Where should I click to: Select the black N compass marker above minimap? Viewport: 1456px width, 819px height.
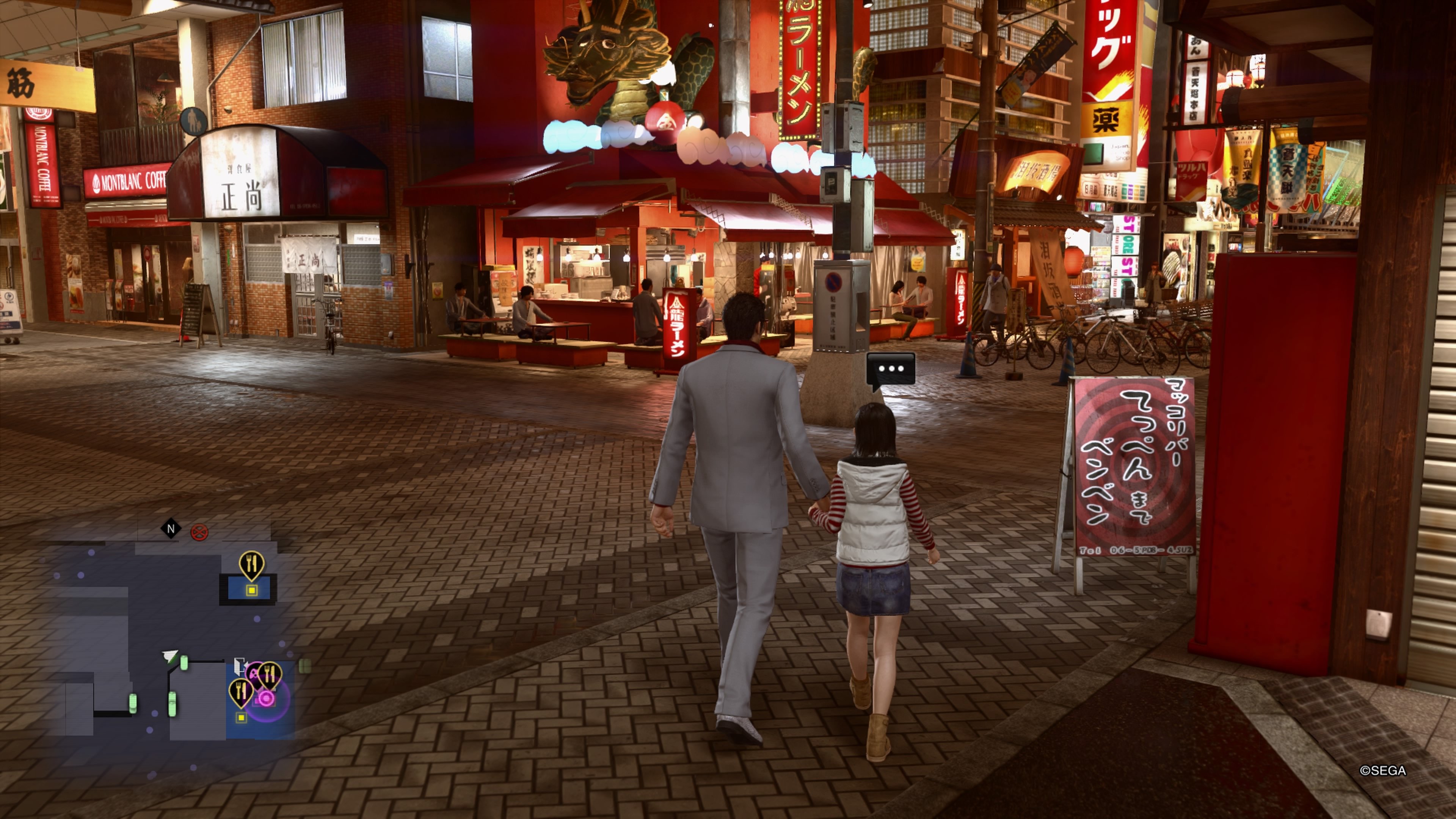pos(171,529)
